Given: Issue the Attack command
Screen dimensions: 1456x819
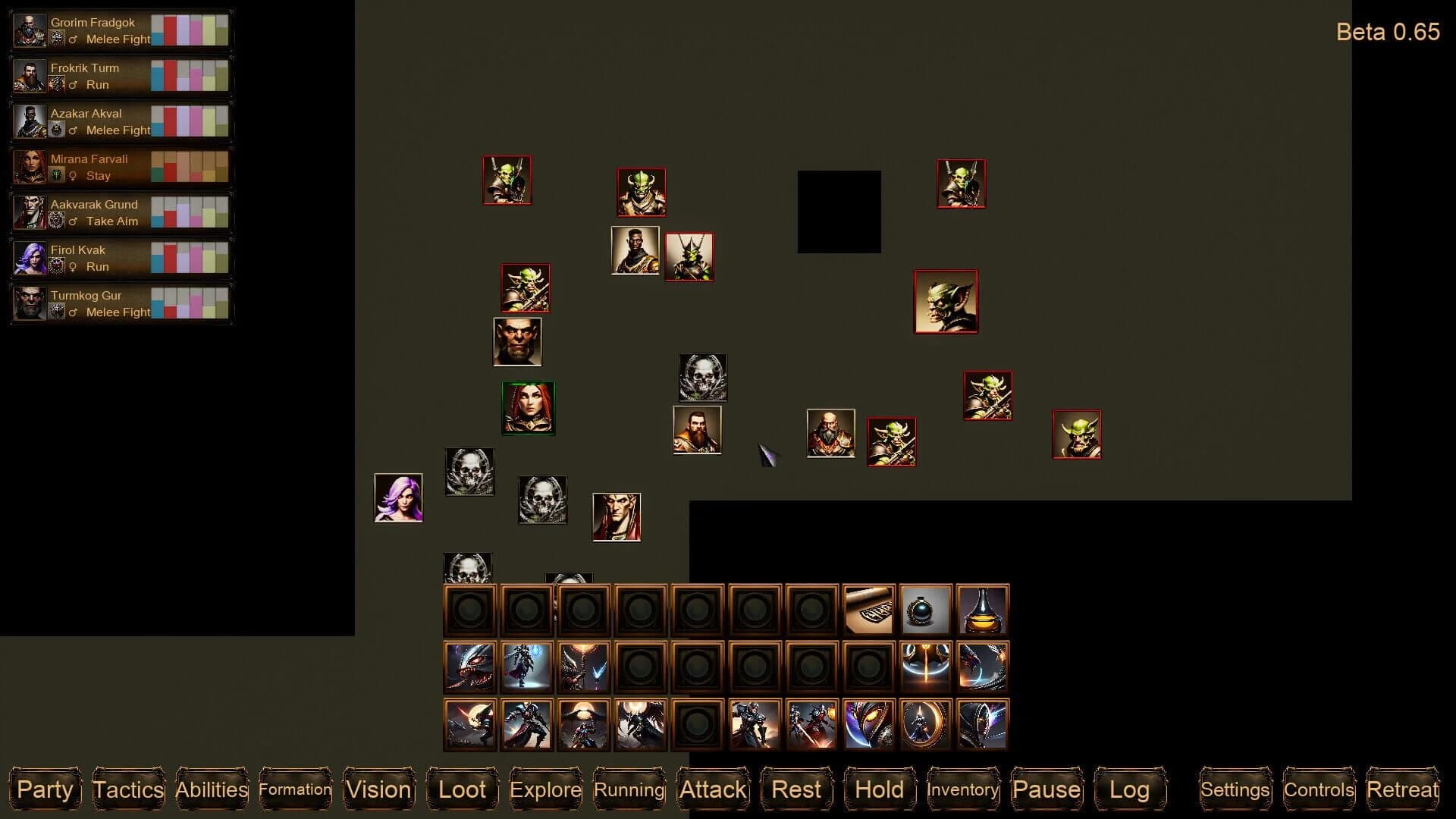Looking at the screenshot, I should (x=712, y=789).
